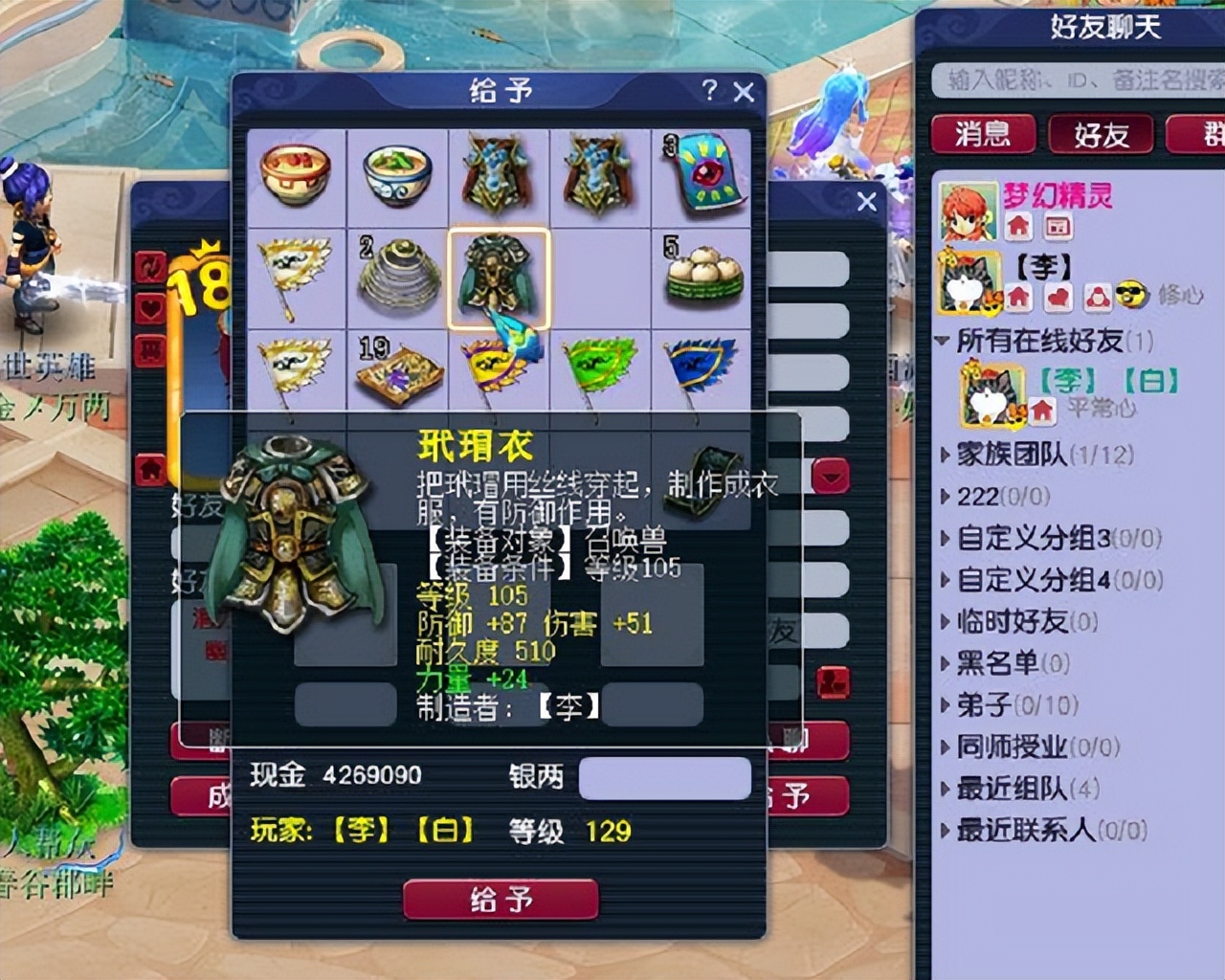Open the house icon beside 梦幻精灵
This screenshot has height=980, width=1225.
(1017, 225)
